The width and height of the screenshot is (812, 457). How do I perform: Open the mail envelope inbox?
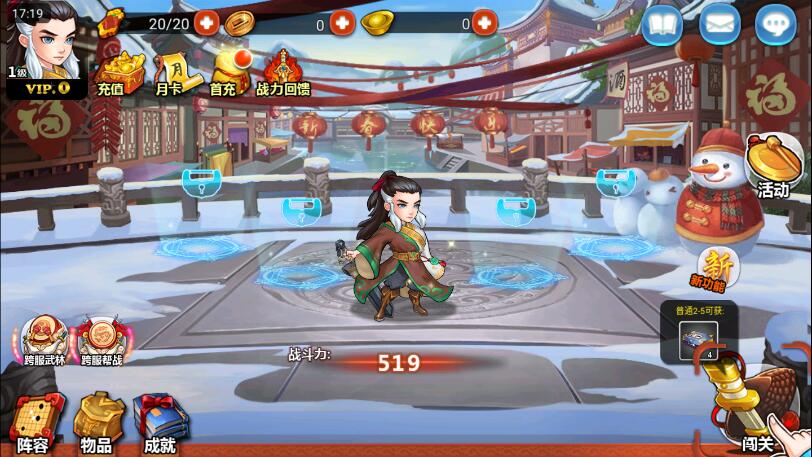click(718, 25)
